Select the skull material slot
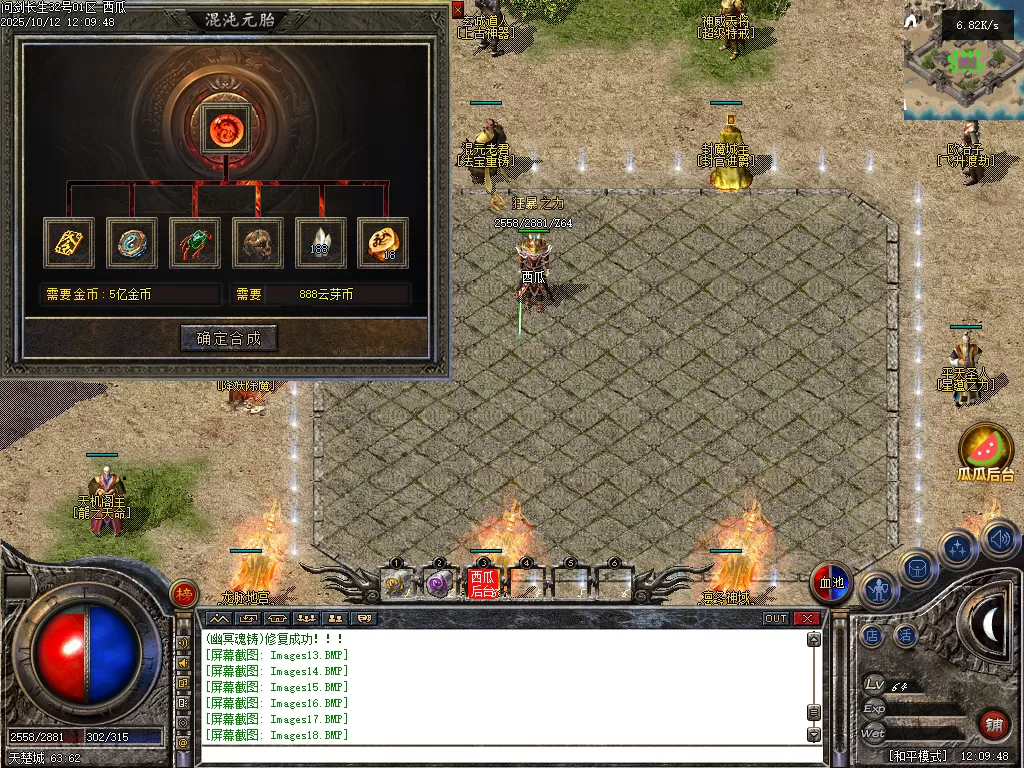 pos(258,243)
